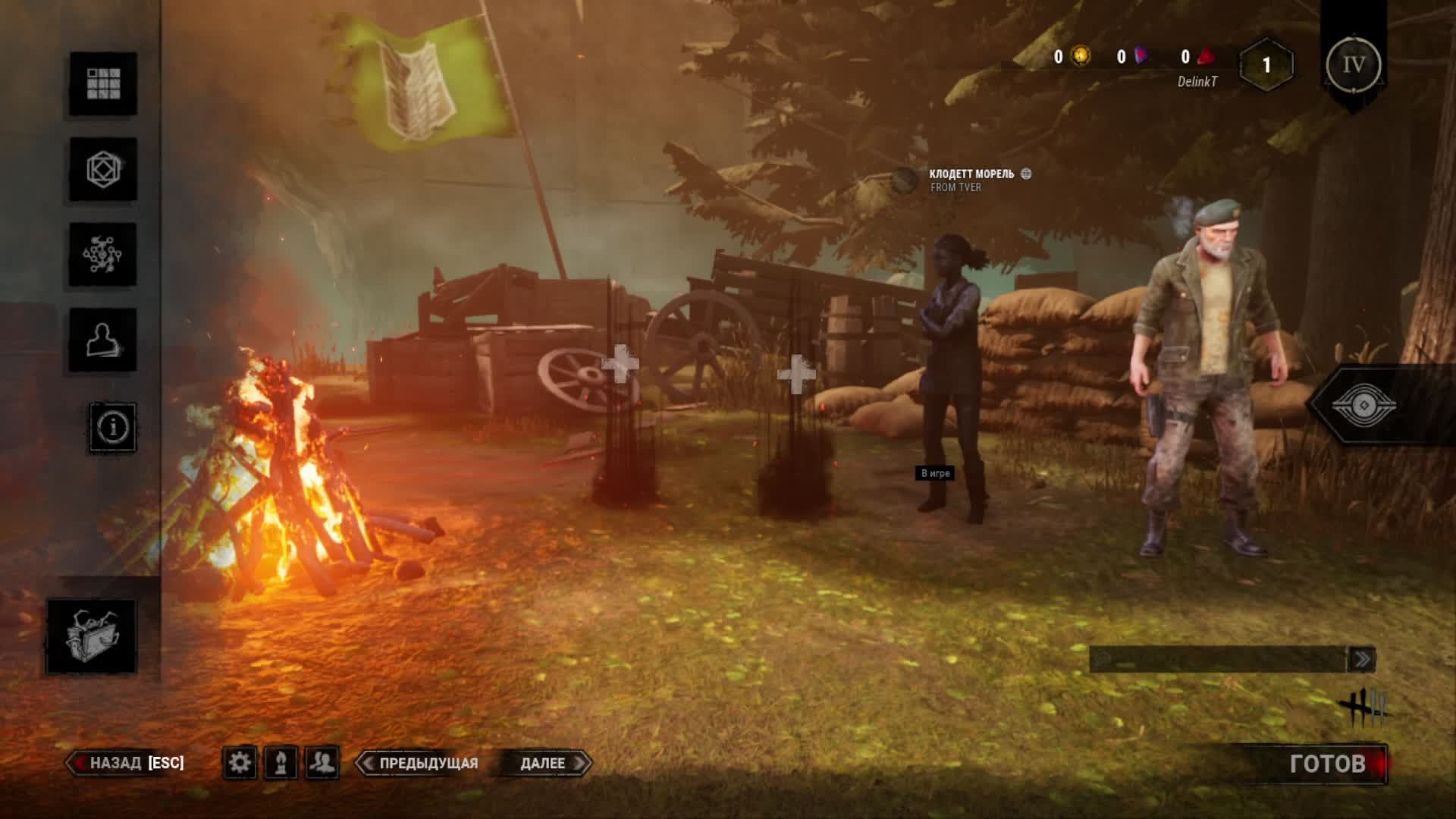This screenshot has width=1456, height=819.
Task: Invite a friend using the first plus slot
Action: (x=621, y=366)
